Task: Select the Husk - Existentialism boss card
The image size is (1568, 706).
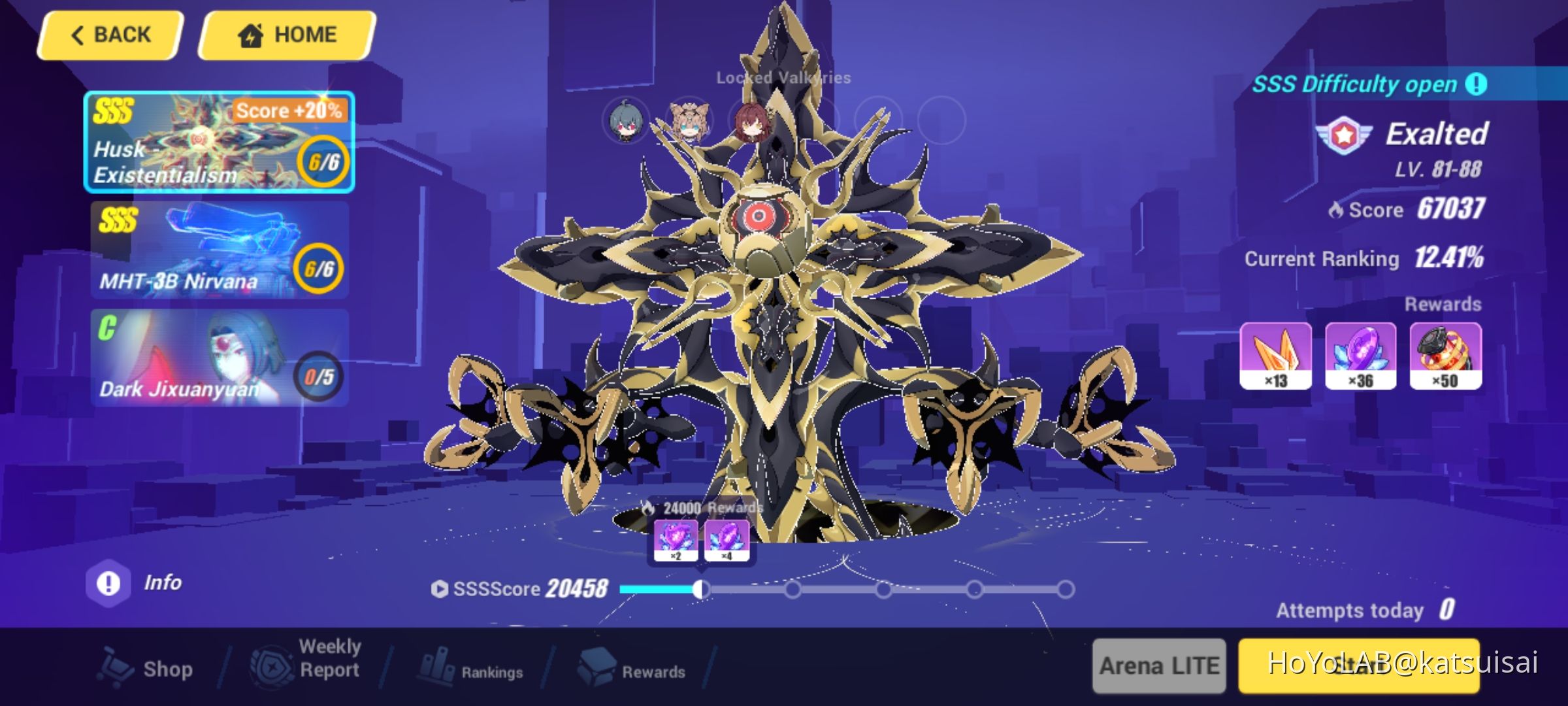Action: (218, 144)
